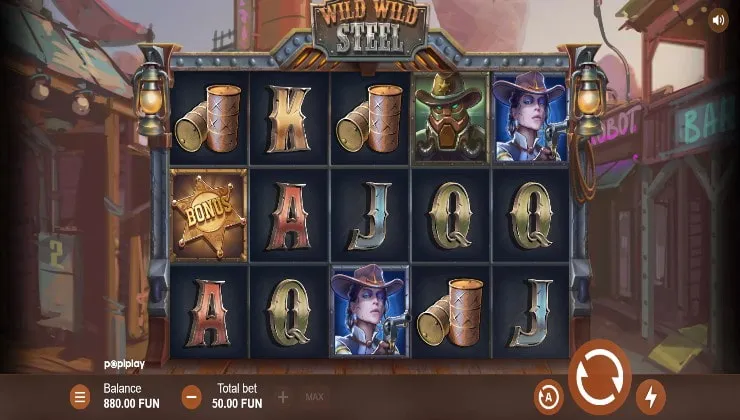Image resolution: width=740 pixels, height=420 pixels.
Task: Decrease the total bet with minus button
Action: pos(192,396)
